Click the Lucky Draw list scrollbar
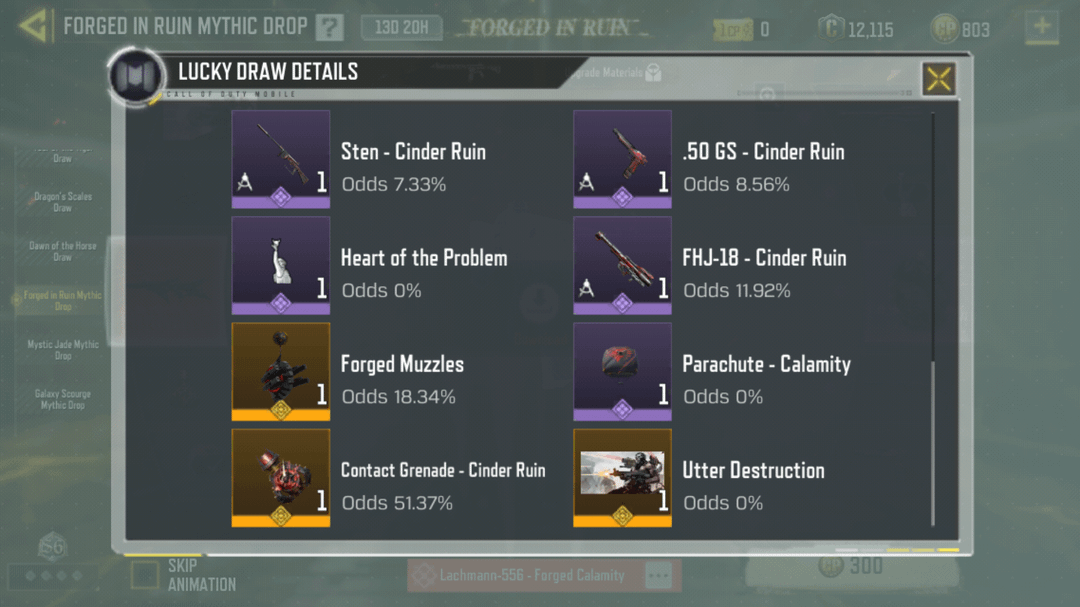 coord(932,440)
